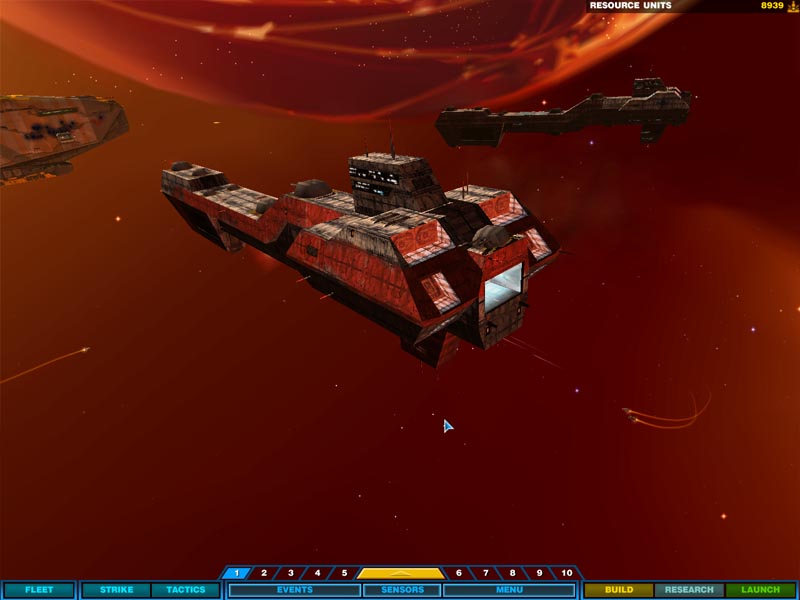800x600 pixels.
Task: Open the Sensors manager view
Action: click(400, 590)
